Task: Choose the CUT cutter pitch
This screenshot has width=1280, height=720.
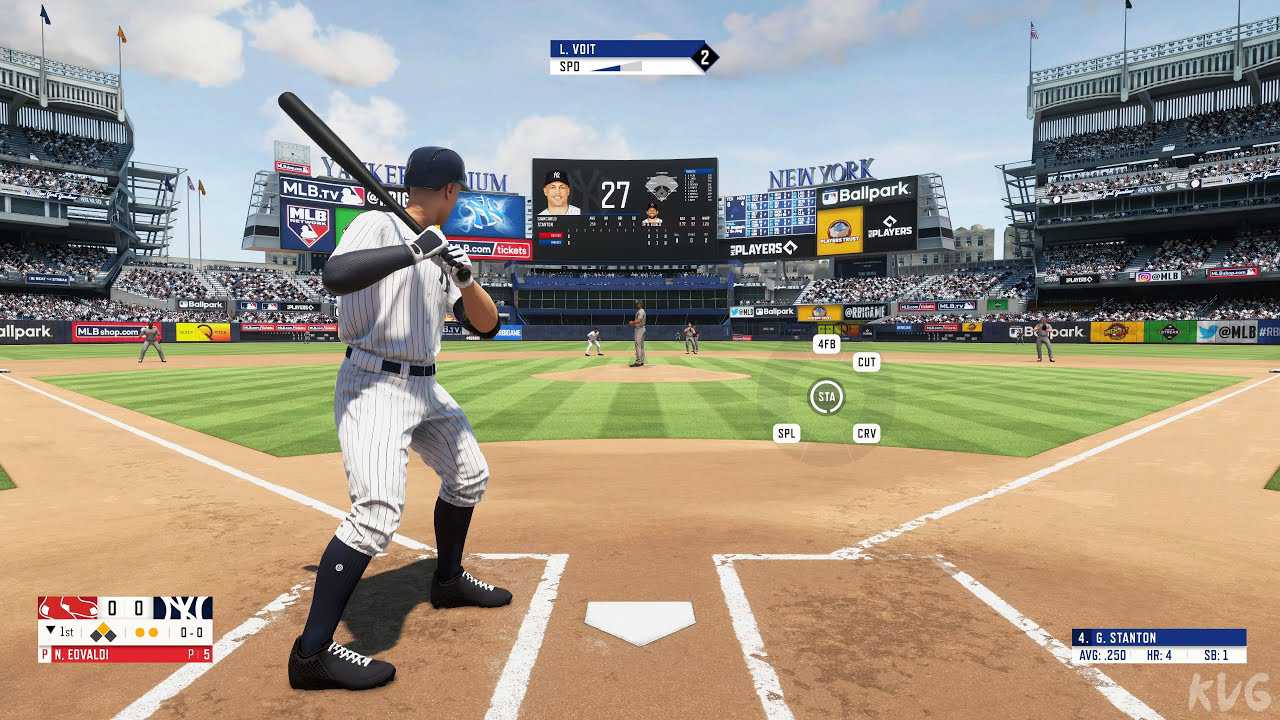Action: 866,362
